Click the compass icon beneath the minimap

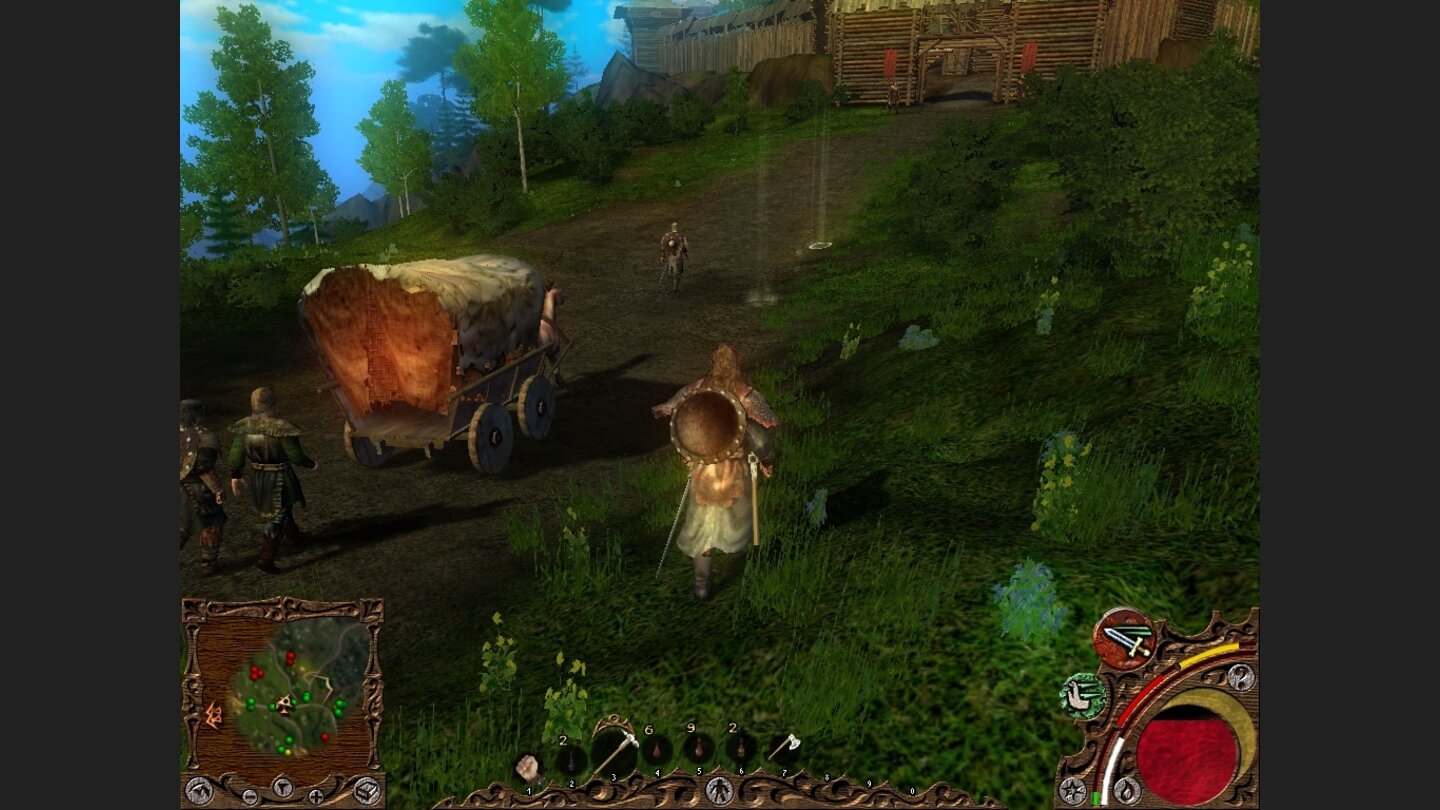coord(283,788)
